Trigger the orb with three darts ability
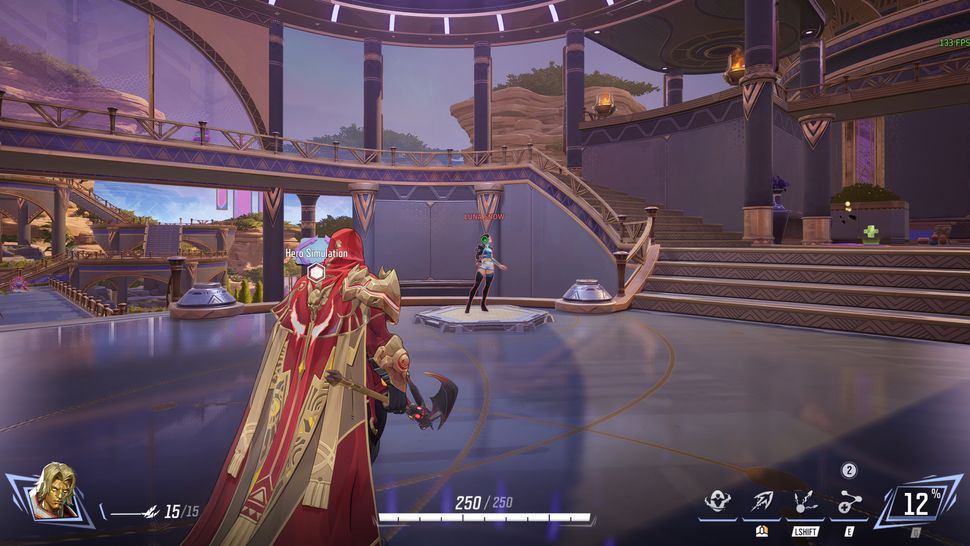This screenshot has width=970, height=546. click(x=804, y=502)
